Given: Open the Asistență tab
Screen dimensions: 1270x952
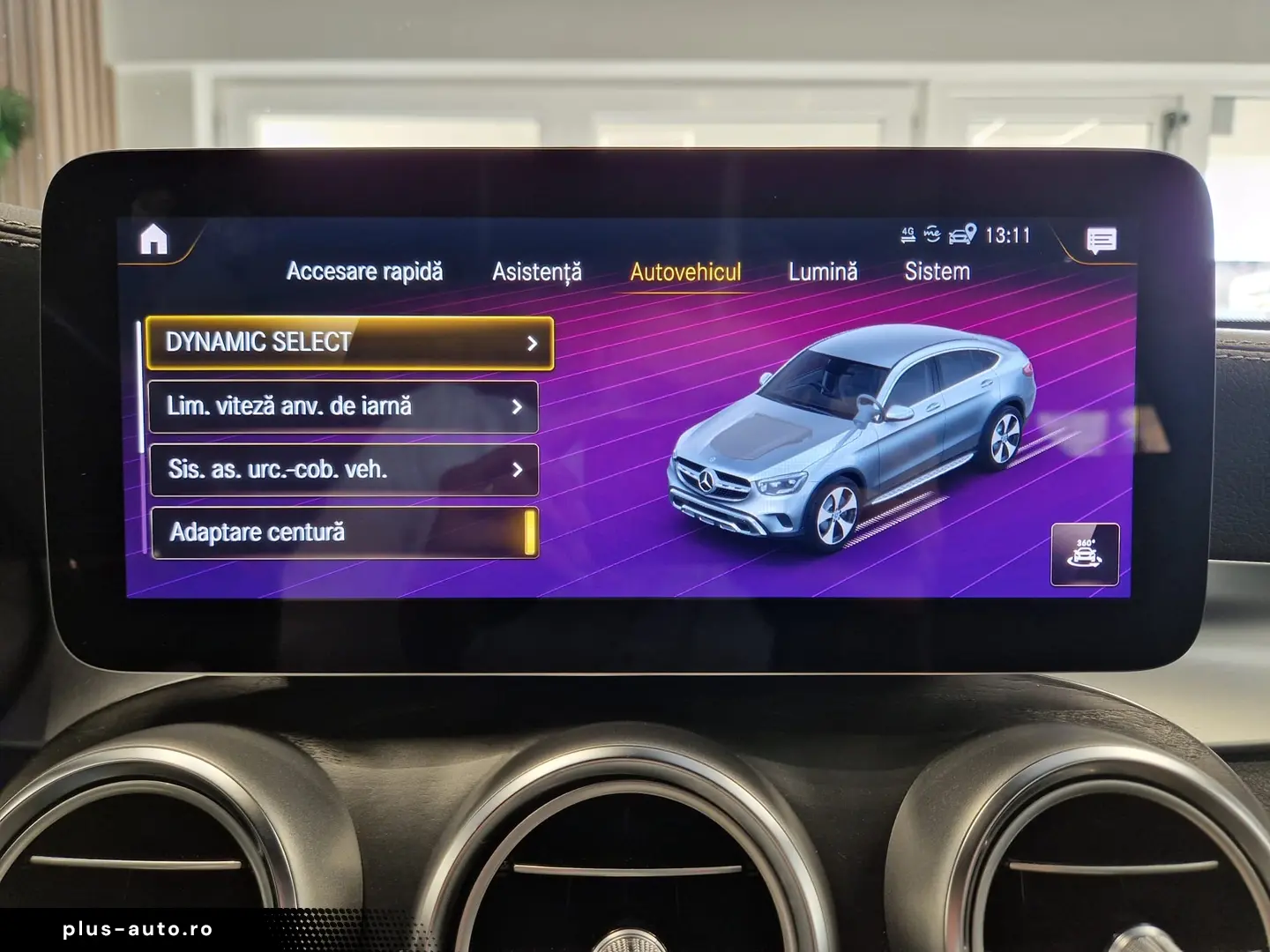Looking at the screenshot, I should click(x=536, y=271).
